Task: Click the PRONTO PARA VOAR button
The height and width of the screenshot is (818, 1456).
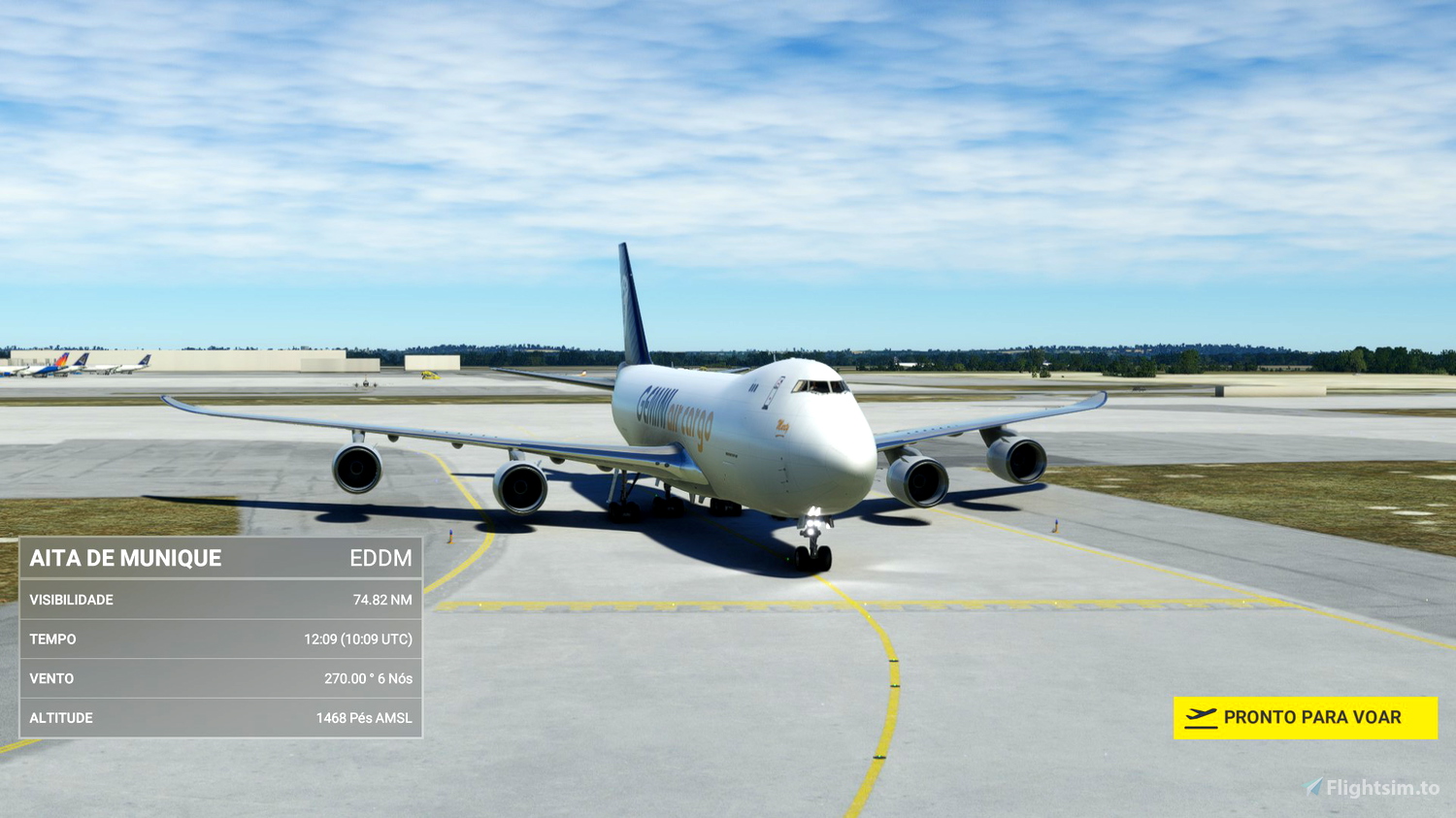Action: 1306,716
